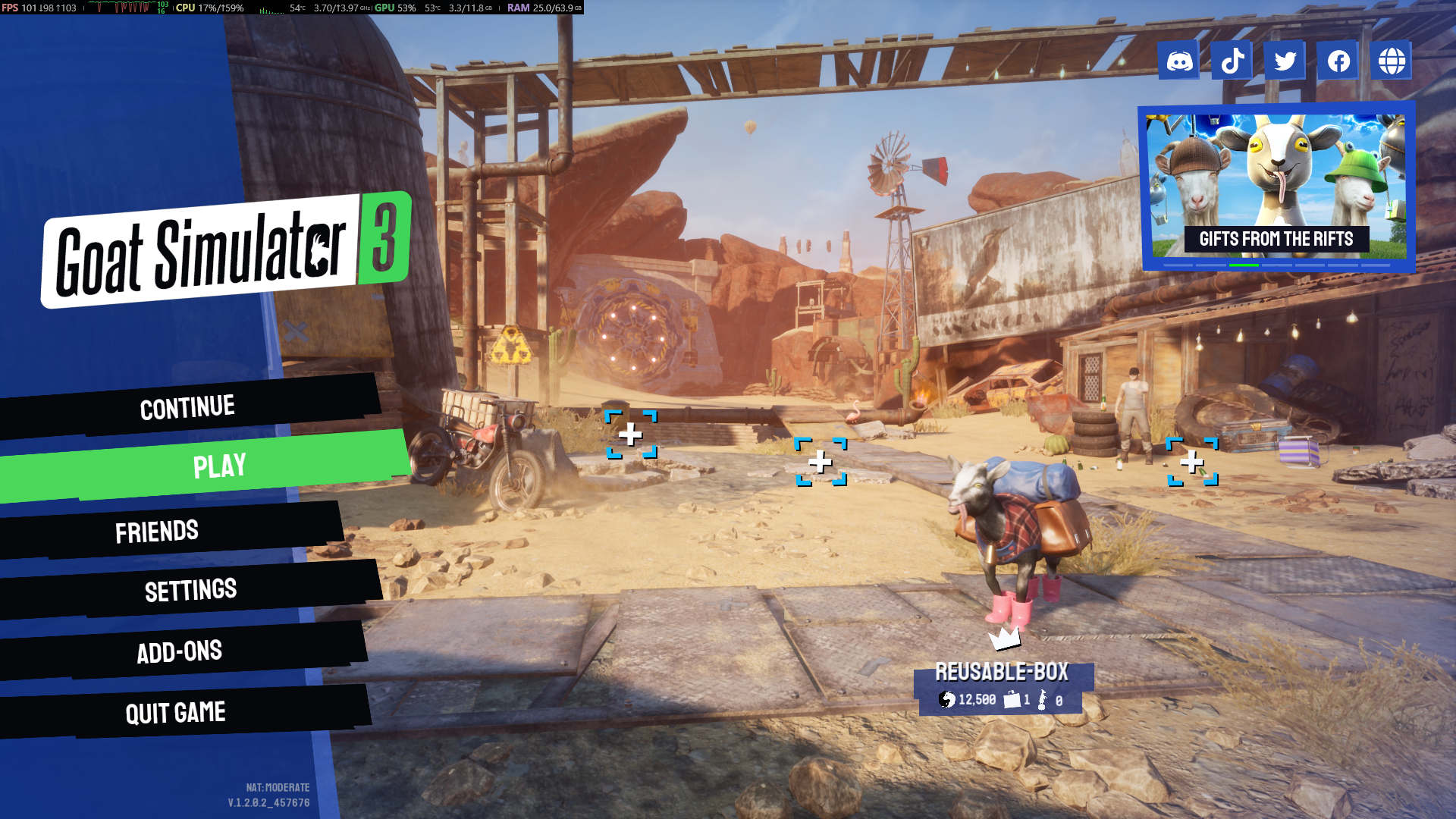Open the website globe icon
This screenshot has height=819, width=1456.
(1392, 61)
